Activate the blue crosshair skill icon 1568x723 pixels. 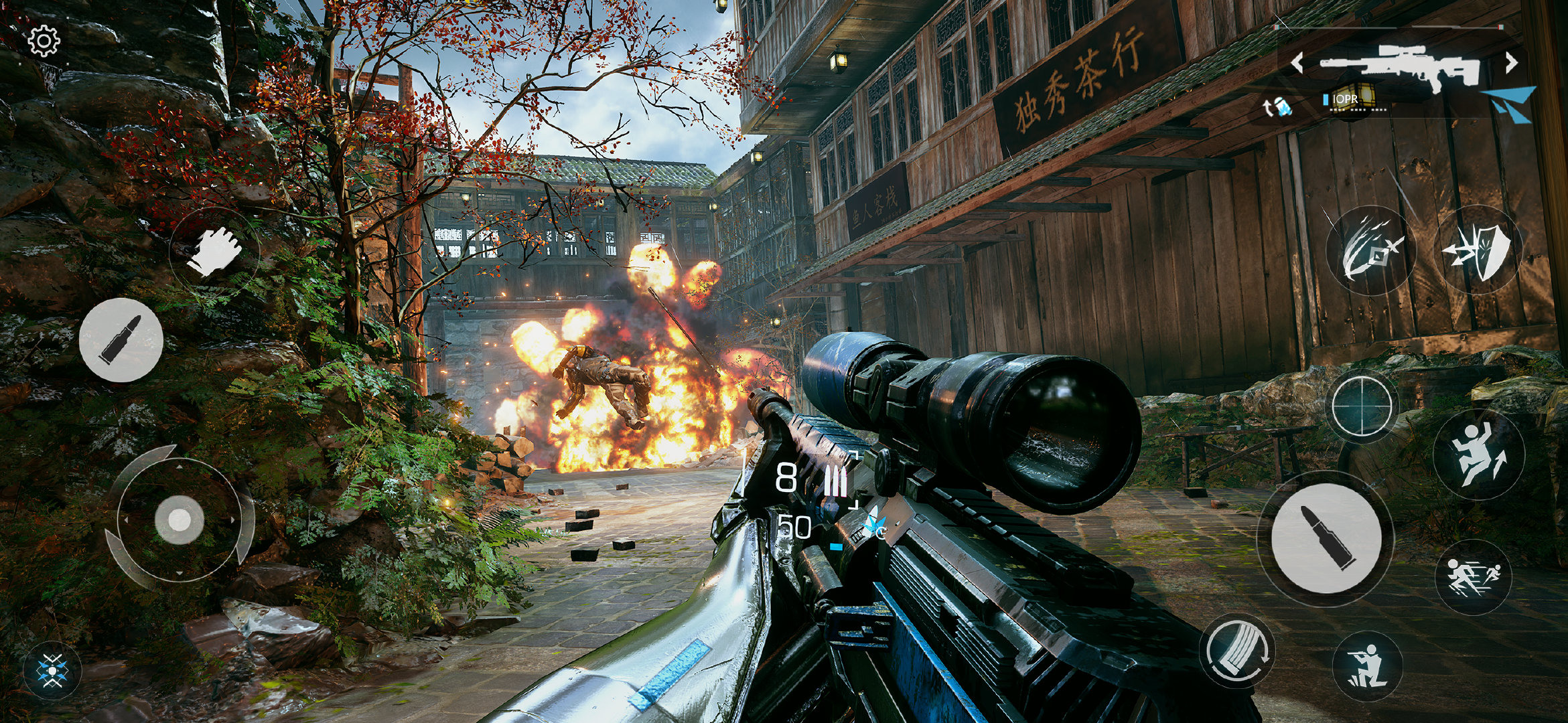[52, 671]
